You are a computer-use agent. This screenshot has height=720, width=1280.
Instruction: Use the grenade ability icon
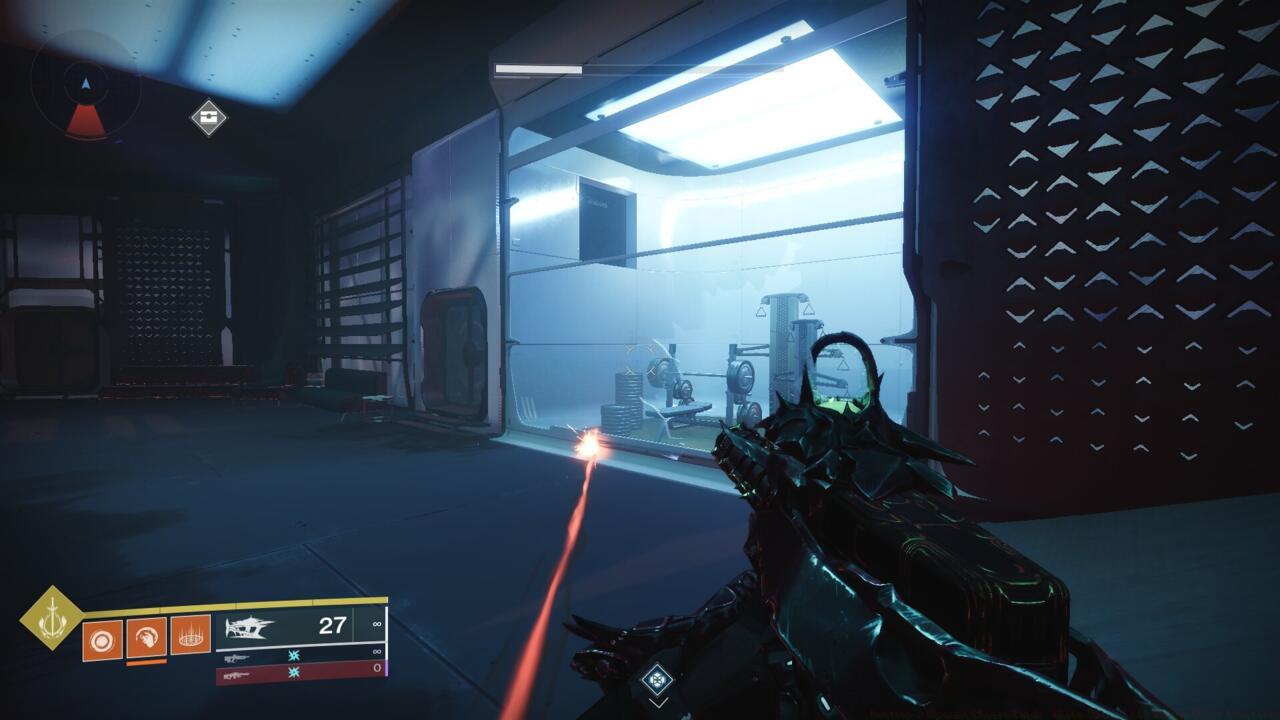coord(102,639)
